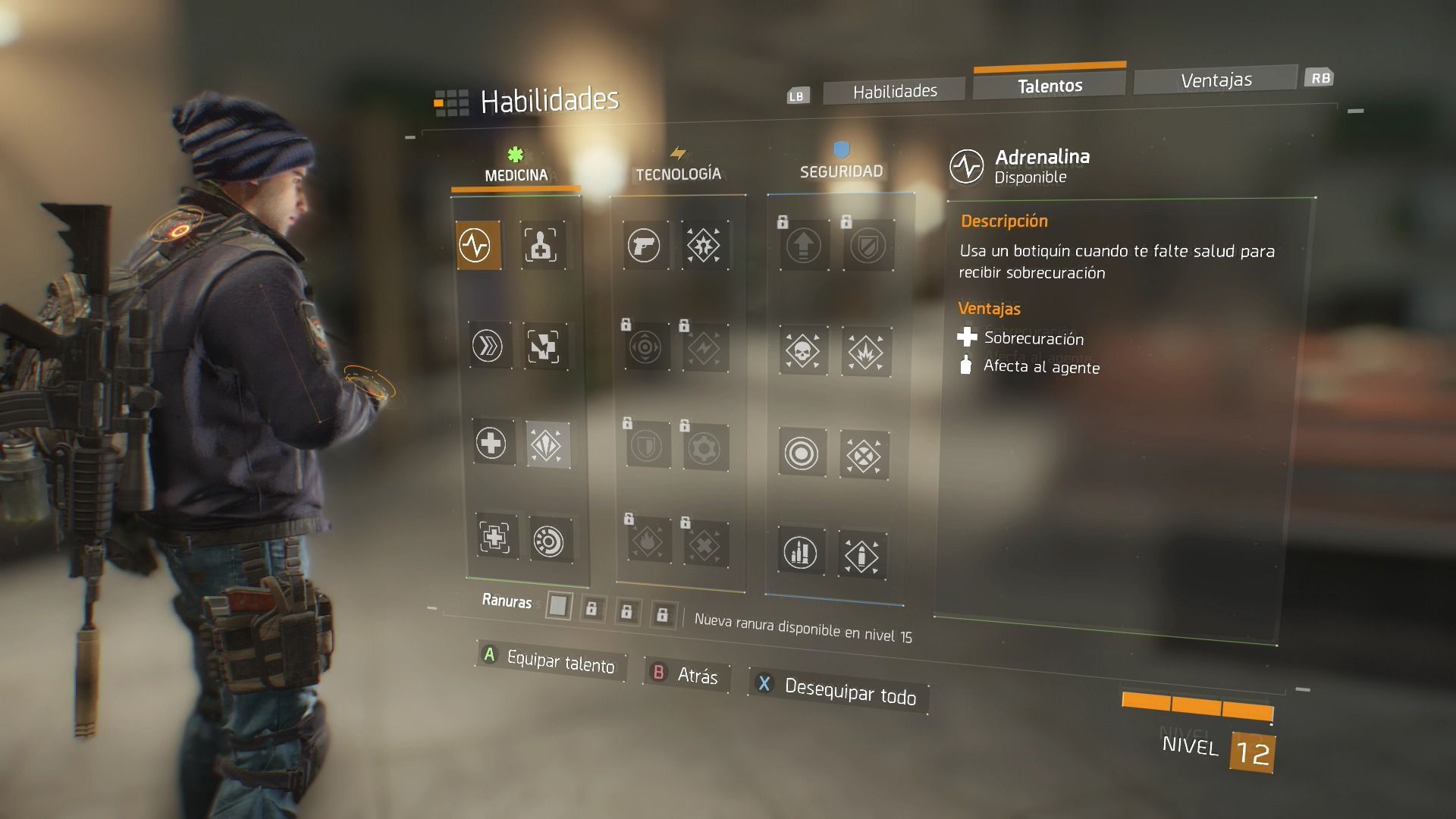Viewport: 1456px width, 819px height.
Task: Choose the locked flame technology talent
Action: pos(648,542)
